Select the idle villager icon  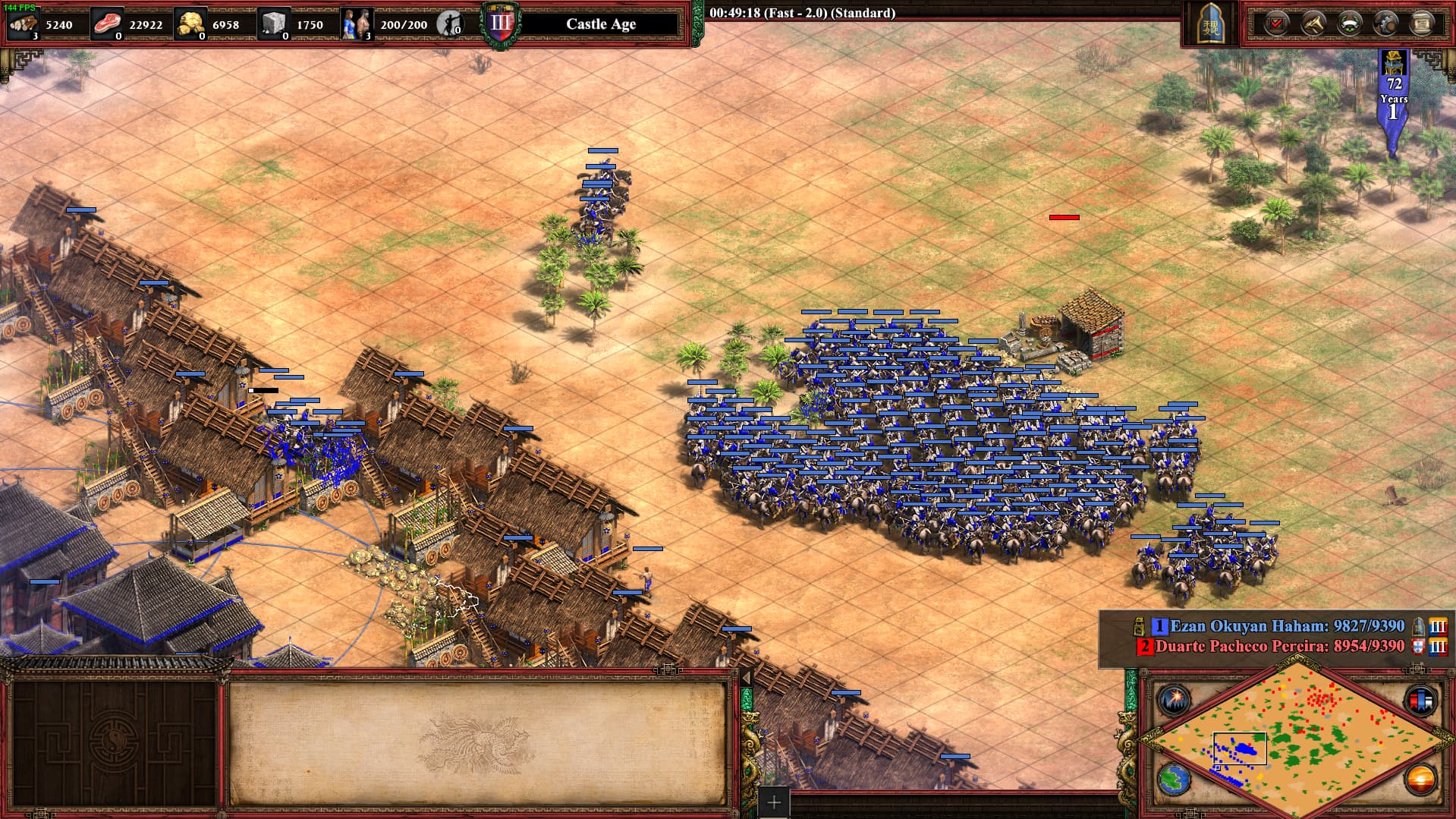[451, 24]
